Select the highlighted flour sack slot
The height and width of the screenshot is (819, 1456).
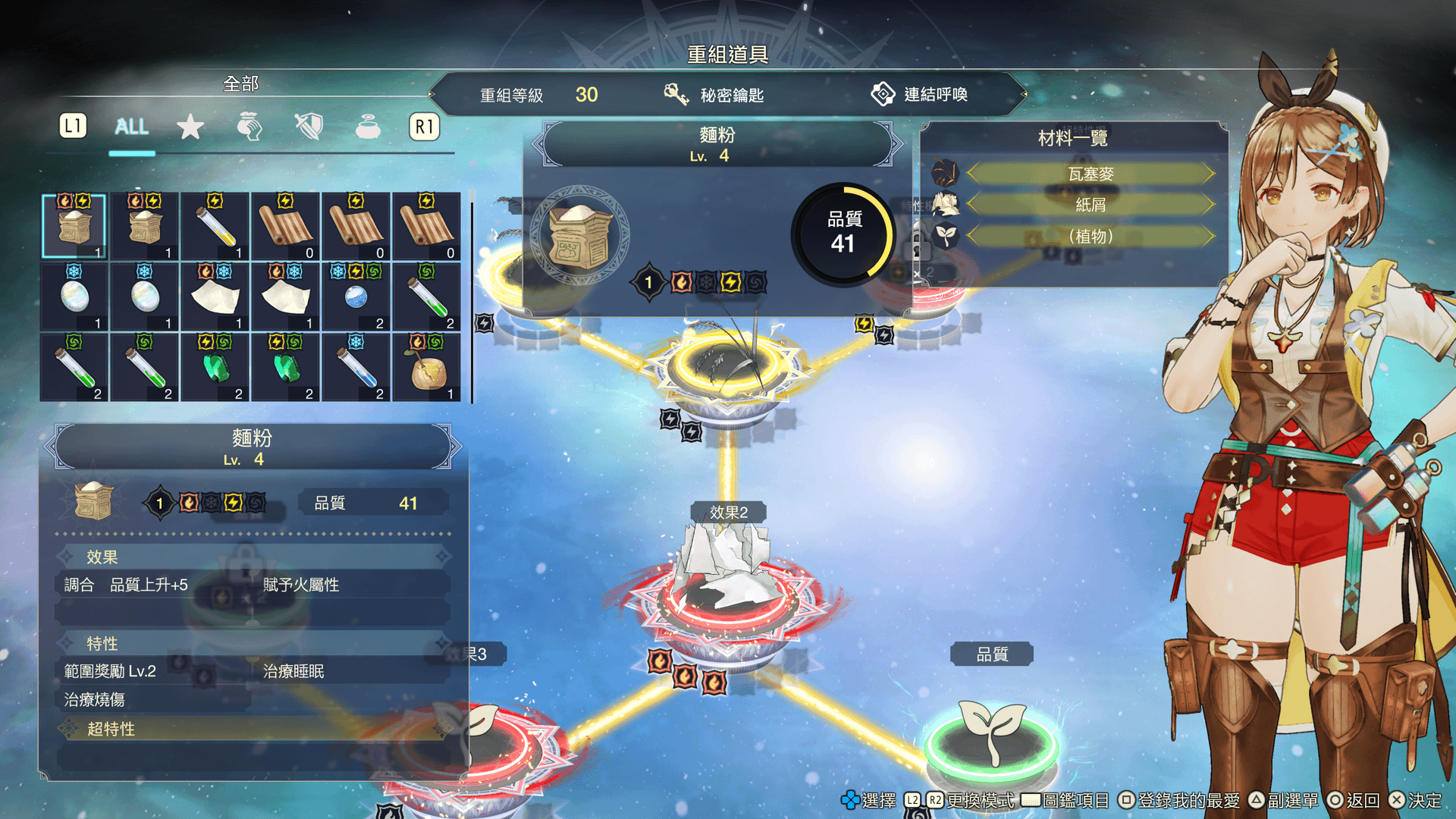tap(74, 226)
